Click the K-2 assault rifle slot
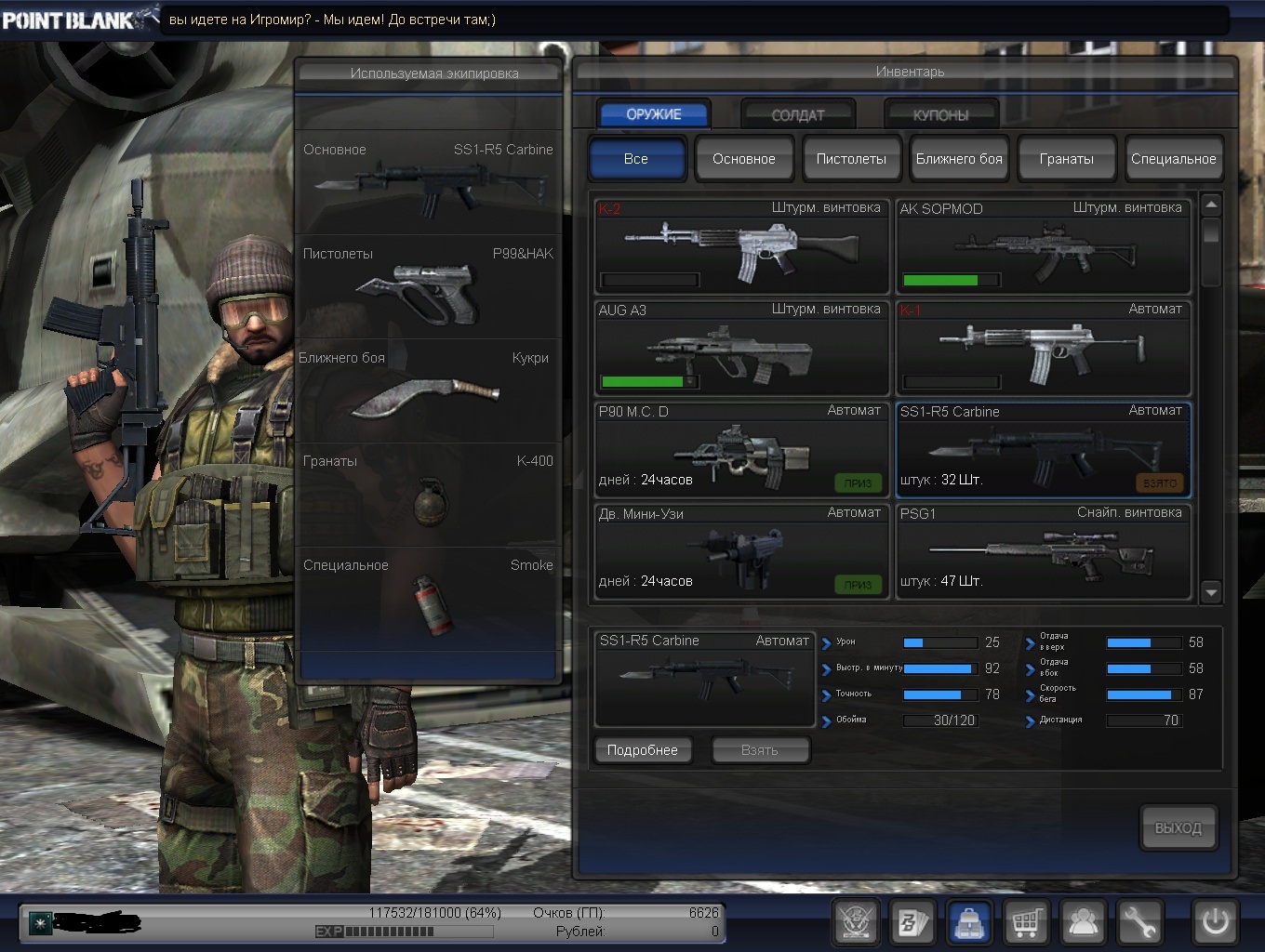The image size is (1265, 952). click(741, 246)
